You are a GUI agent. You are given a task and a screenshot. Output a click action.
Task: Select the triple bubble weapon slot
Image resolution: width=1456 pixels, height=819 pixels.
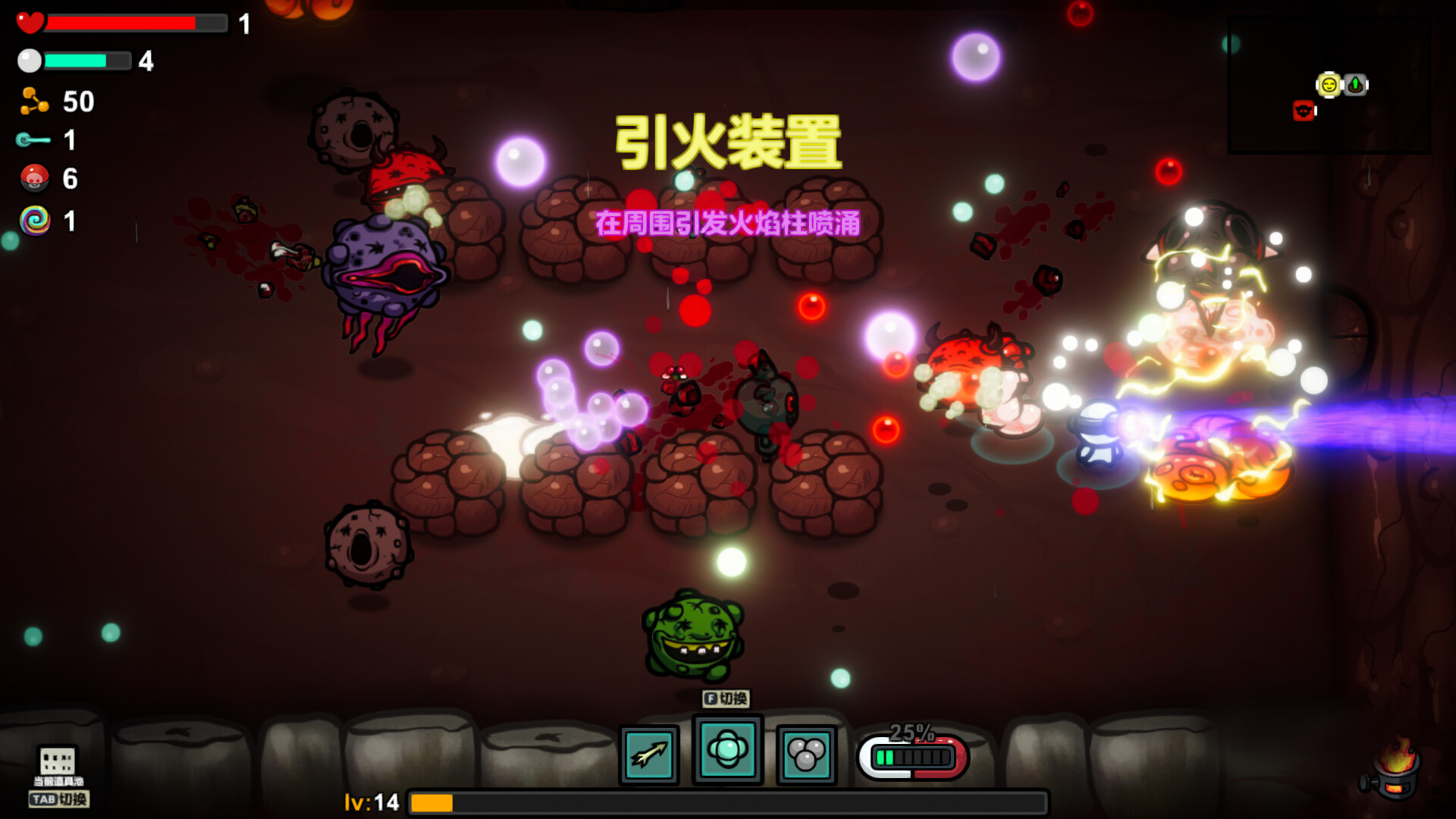tap(806, 754)
